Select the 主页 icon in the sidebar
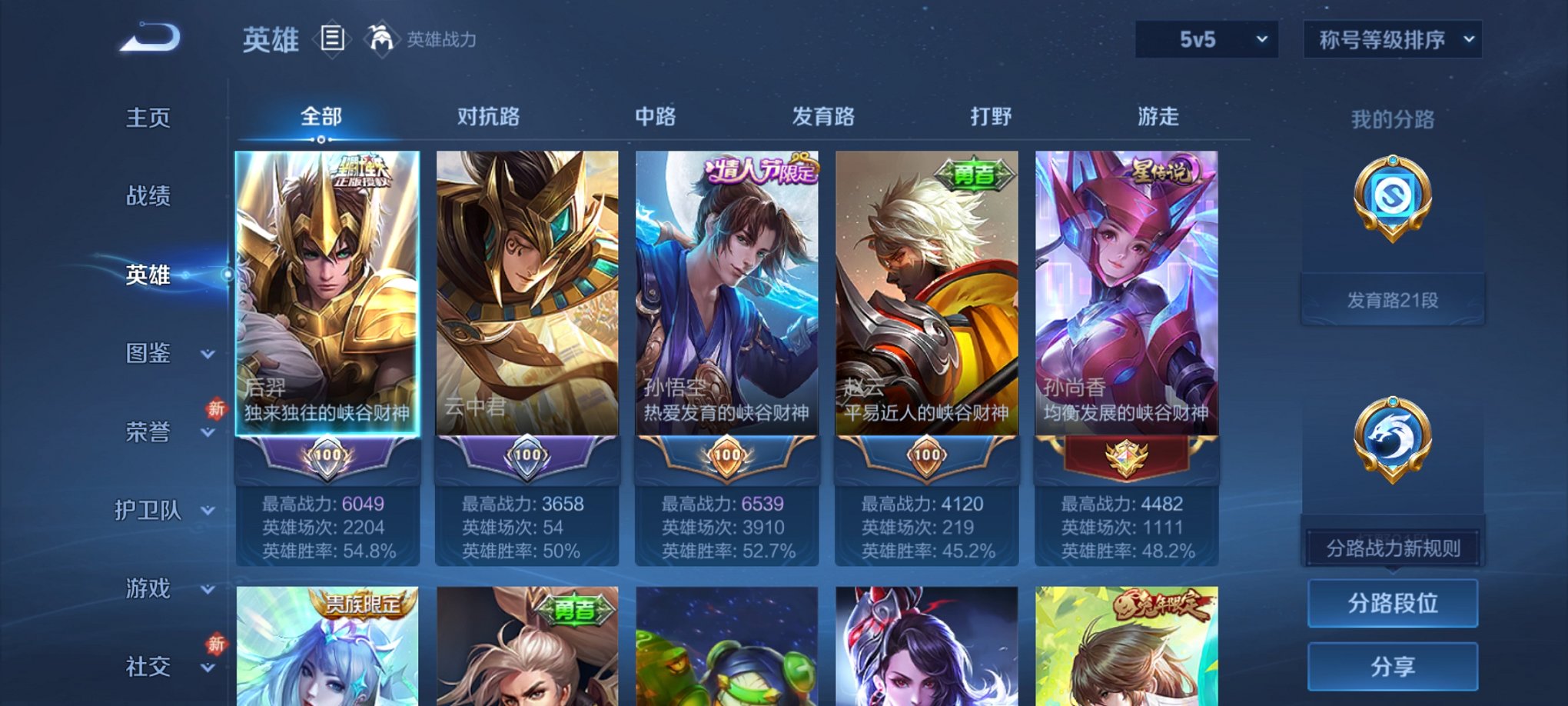 point(148,117)
